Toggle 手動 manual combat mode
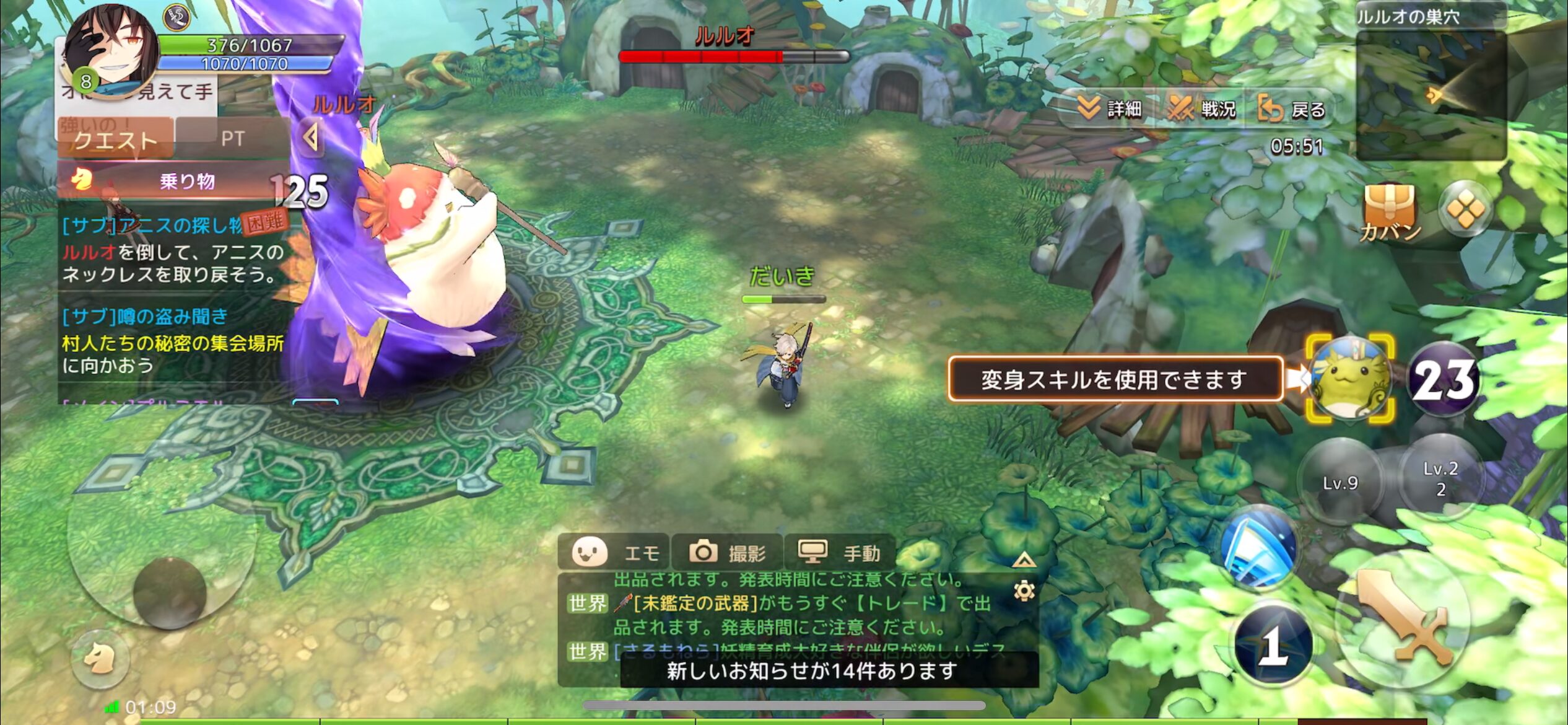The width and height of the screenshot is (1568, 725). (840, 552)
